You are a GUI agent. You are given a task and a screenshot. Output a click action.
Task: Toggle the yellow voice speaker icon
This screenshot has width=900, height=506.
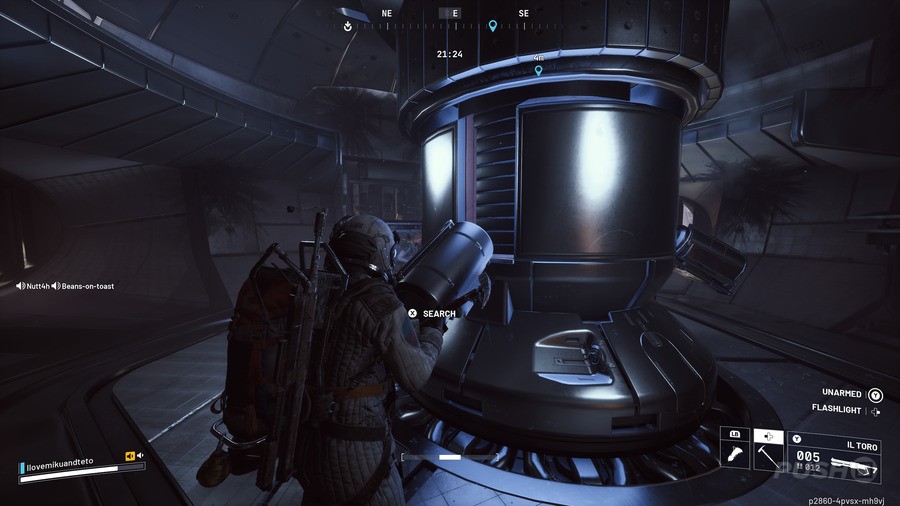point(130,456)
